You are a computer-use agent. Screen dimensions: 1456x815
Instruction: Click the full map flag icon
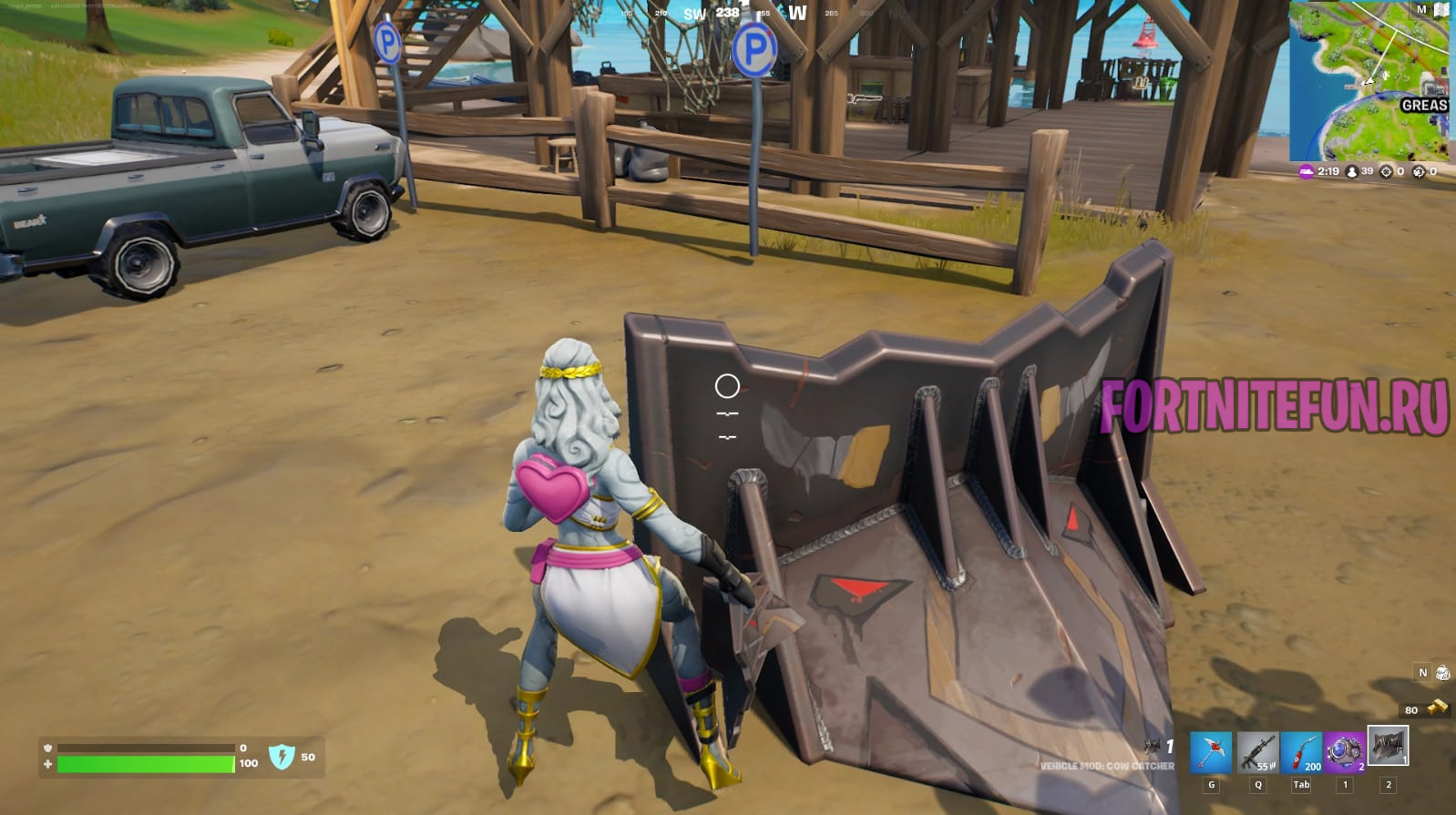coord(1441,10)
